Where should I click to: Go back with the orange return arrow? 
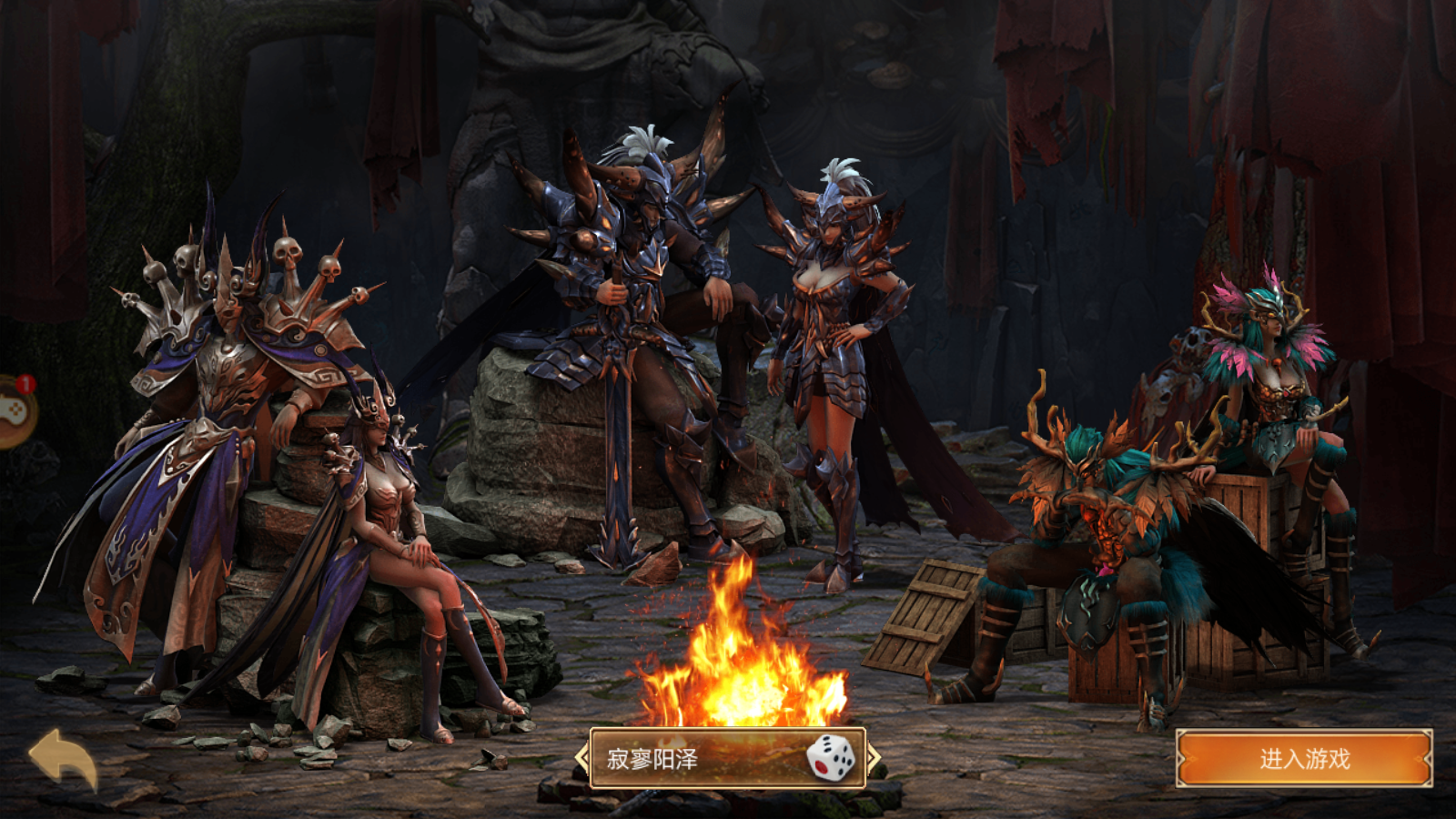tap(63, 758)
